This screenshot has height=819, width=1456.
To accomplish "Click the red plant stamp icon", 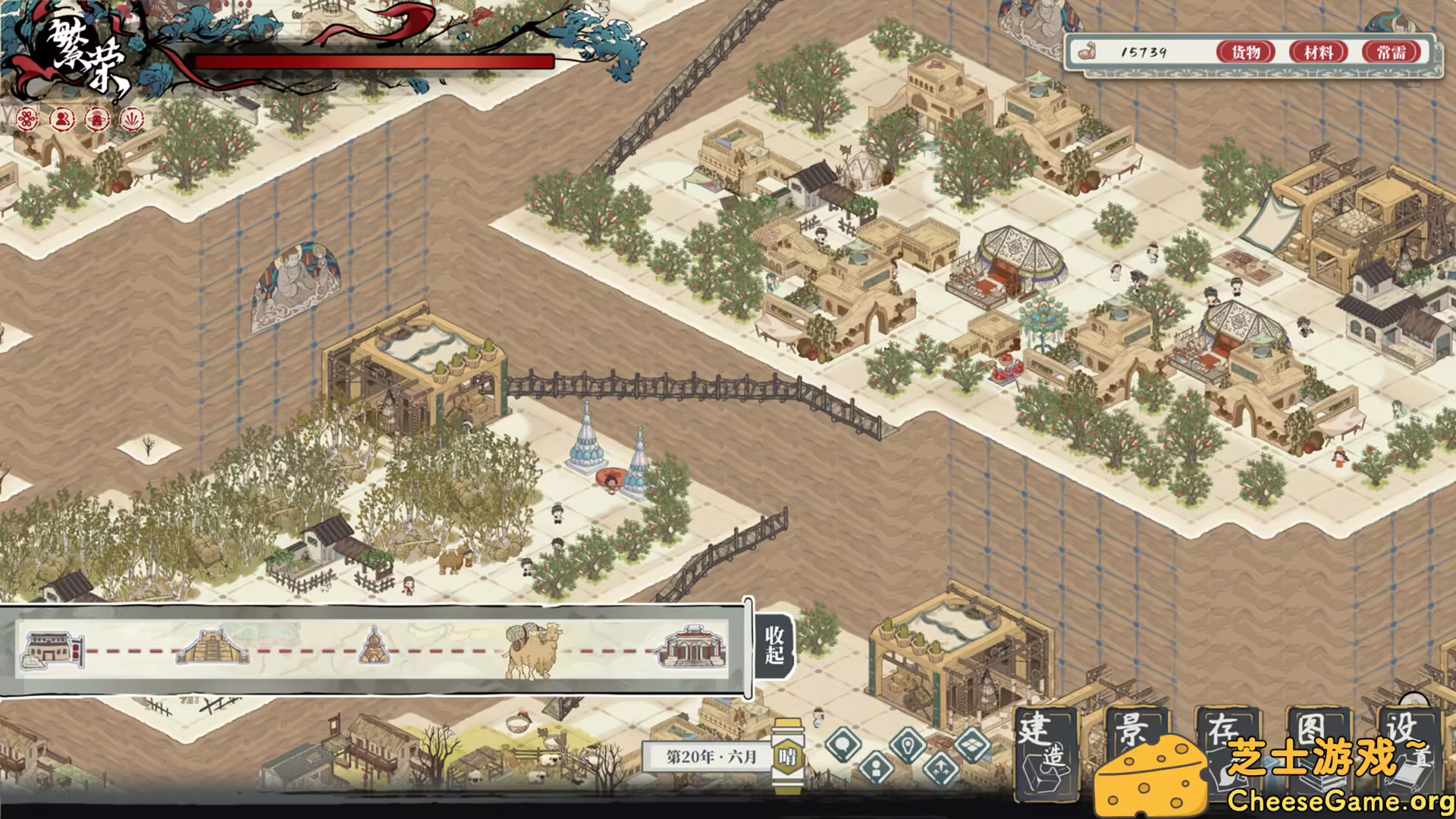I will (x=134, y=119).
